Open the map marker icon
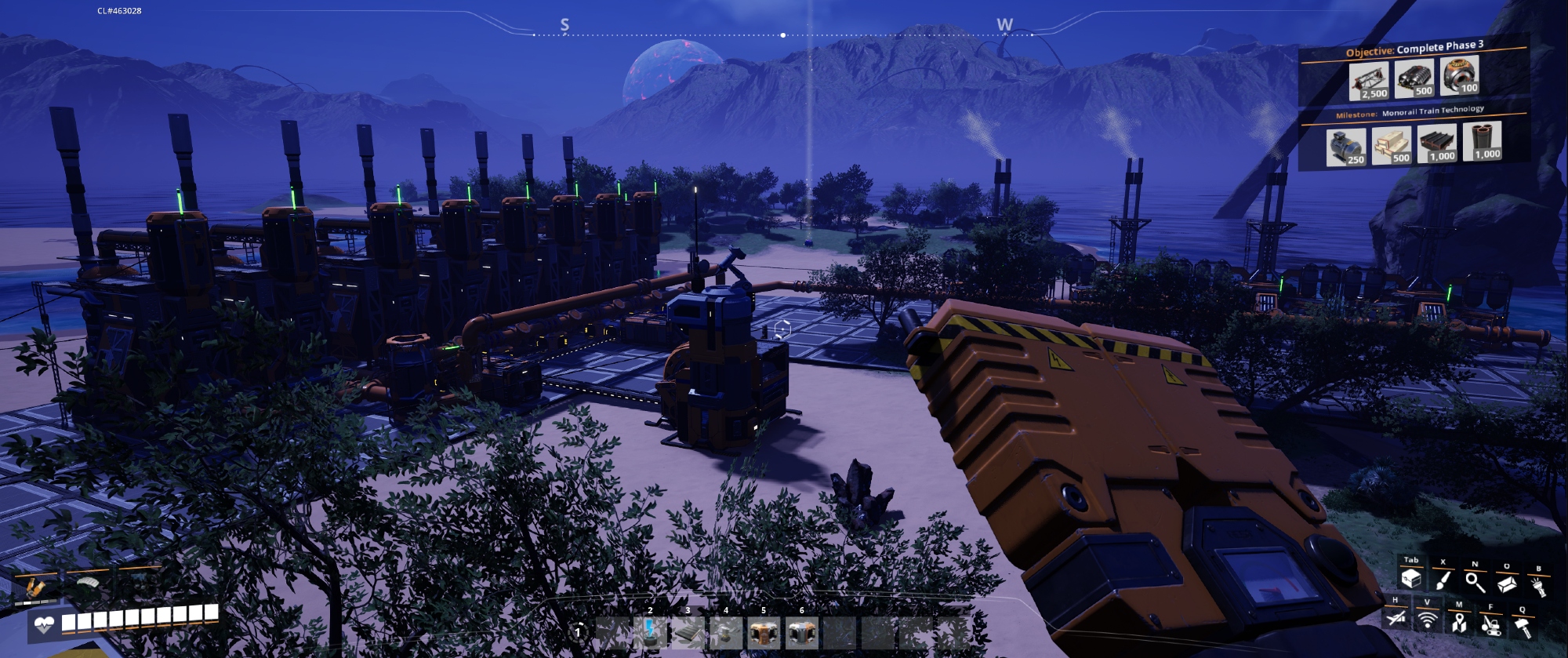This screenshot has width=1568, height=658. [1458, 623]
